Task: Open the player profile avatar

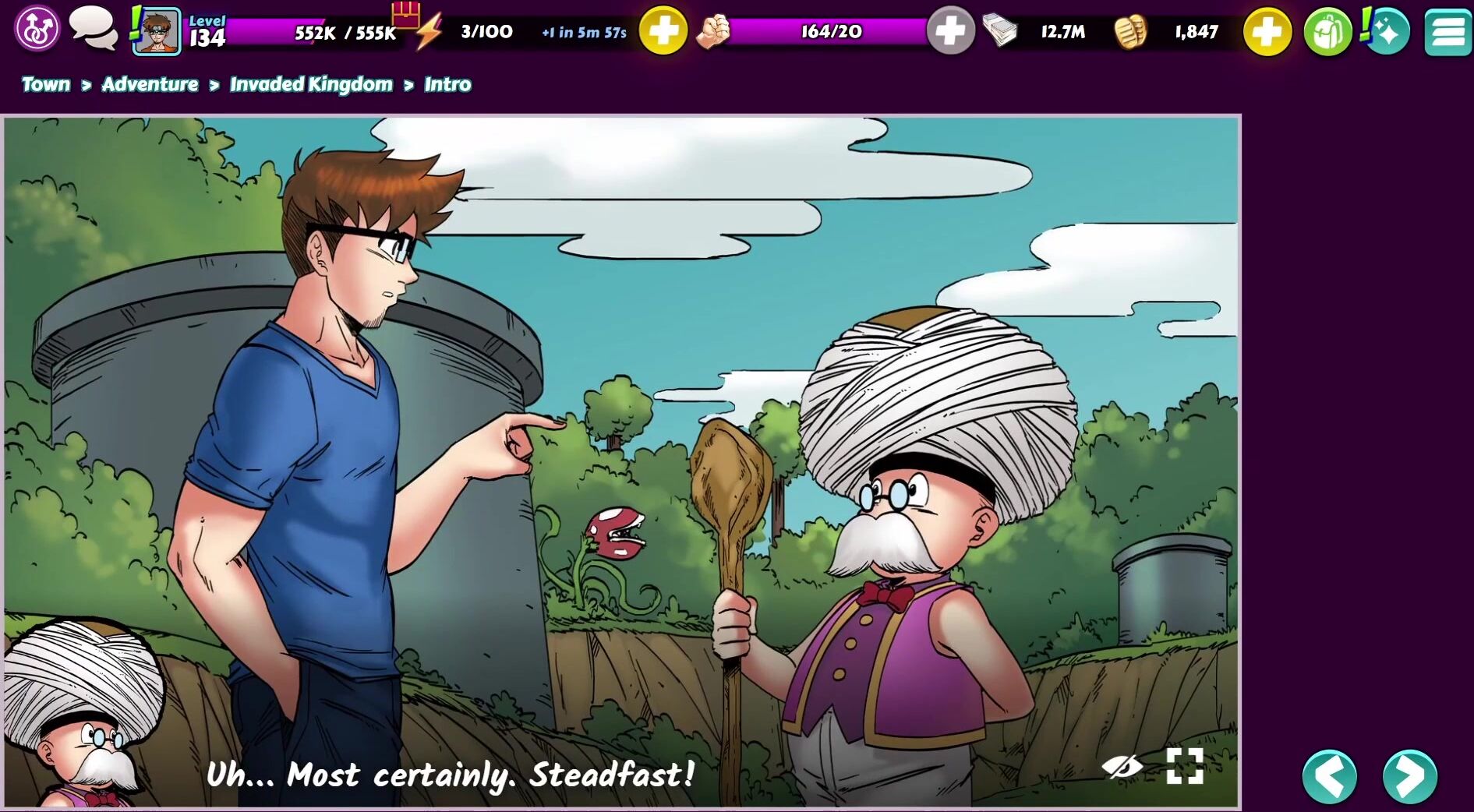Action: (x=157, y=32)
